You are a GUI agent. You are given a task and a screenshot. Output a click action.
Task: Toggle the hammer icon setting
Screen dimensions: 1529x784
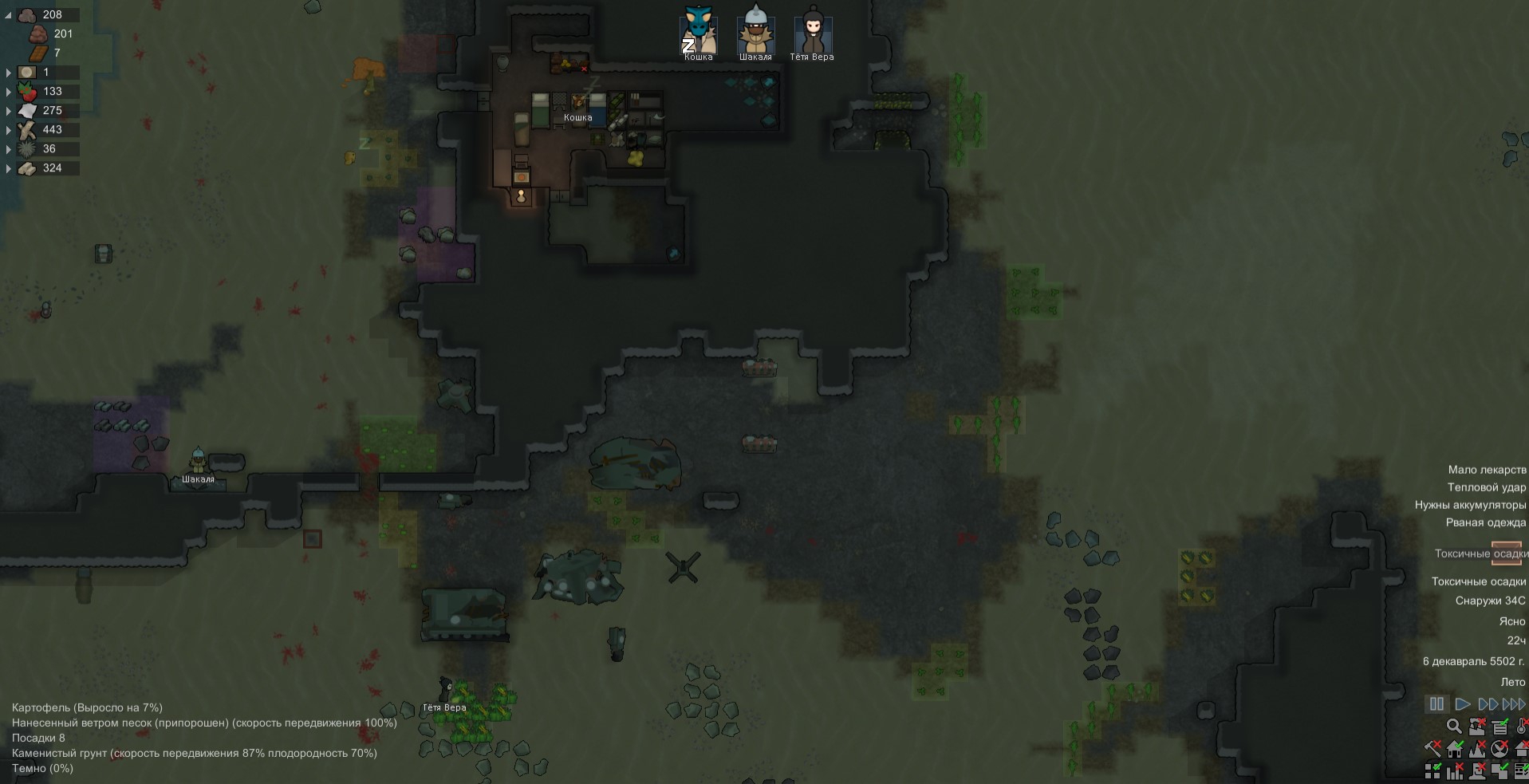[1432, 749]
